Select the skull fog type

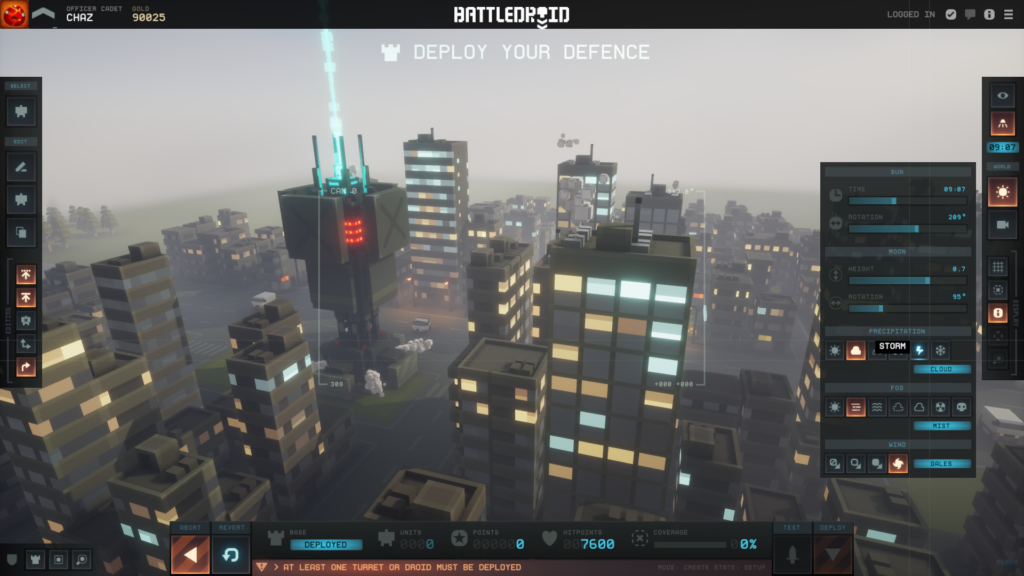tap(961, 407)
